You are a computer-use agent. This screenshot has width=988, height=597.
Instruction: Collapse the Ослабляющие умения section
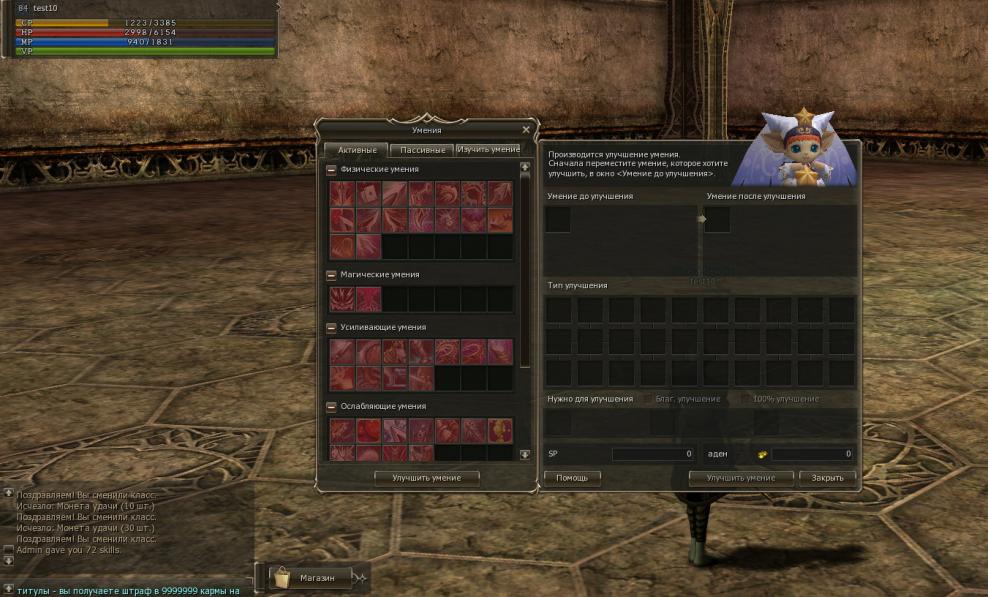click(332, 407)
